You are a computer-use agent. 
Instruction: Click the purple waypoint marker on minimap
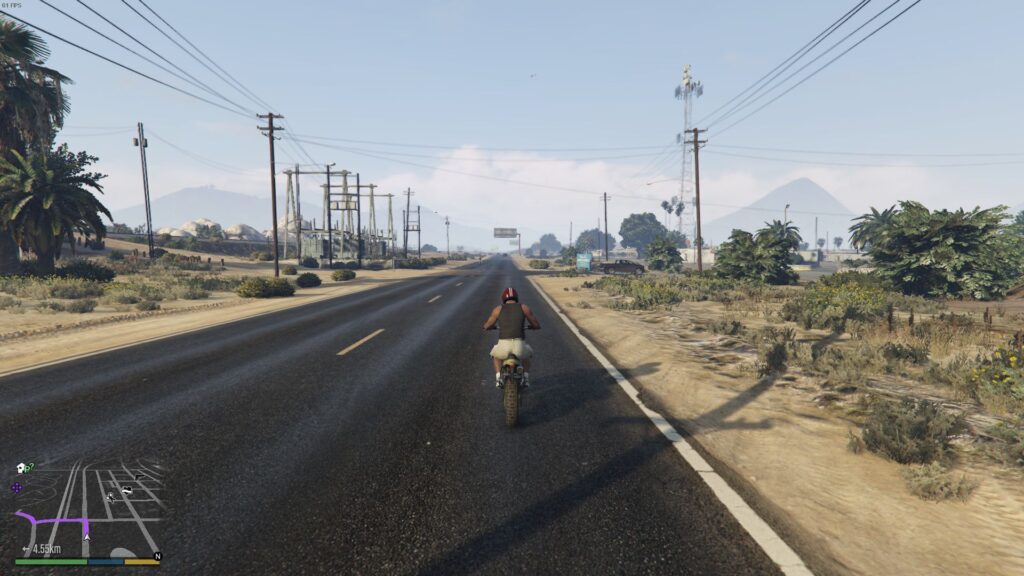tap(16, 488)
